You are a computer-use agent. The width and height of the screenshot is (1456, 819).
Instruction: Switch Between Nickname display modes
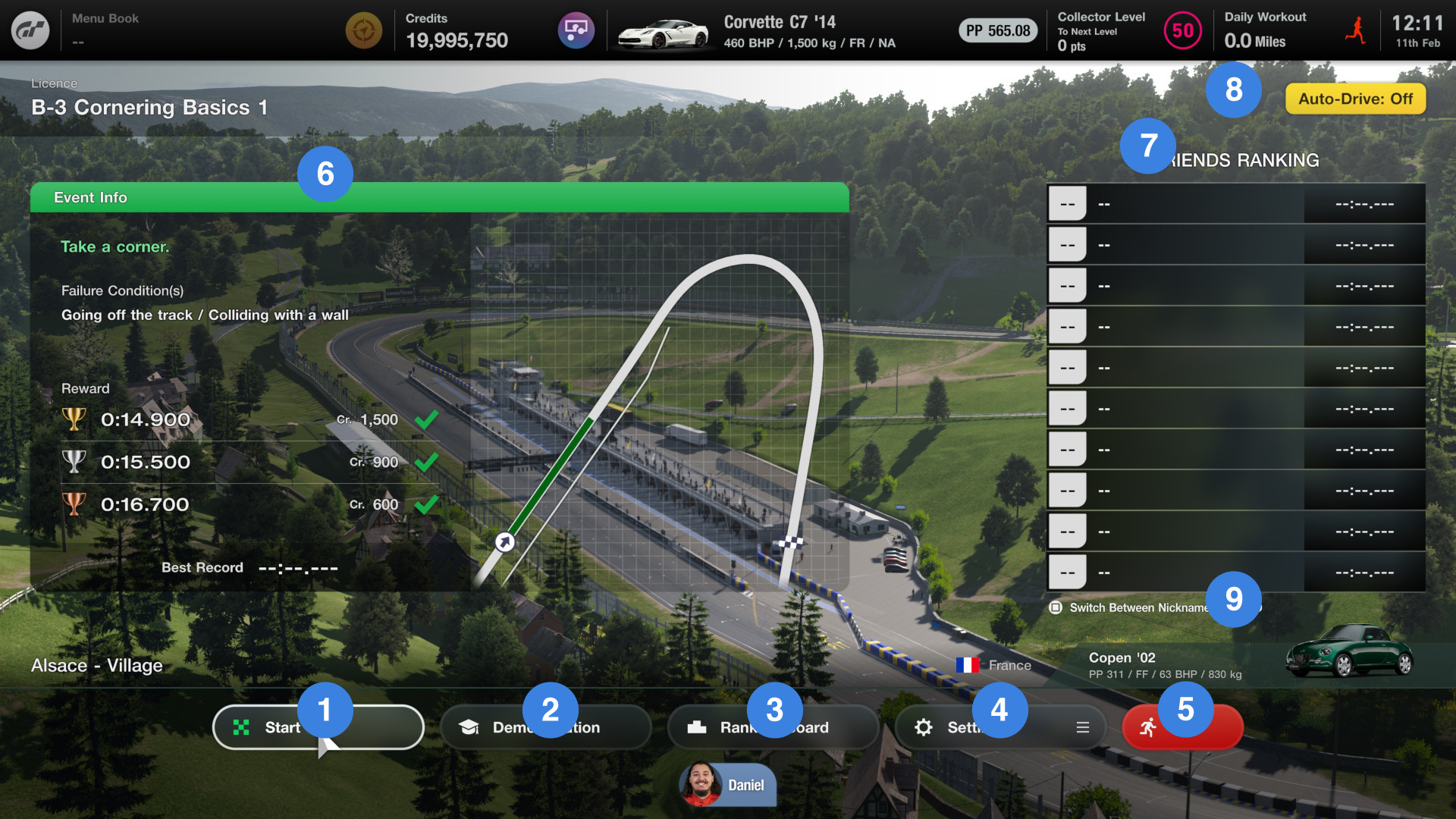(x=1056, y=607)
